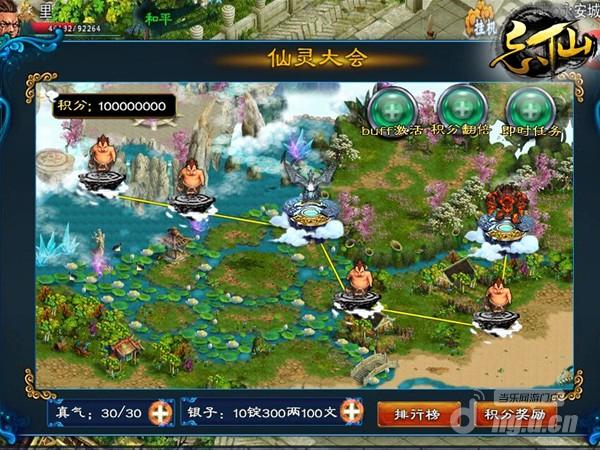Click the player portrait avatar

pyautogui.click(x=14, y=14)
